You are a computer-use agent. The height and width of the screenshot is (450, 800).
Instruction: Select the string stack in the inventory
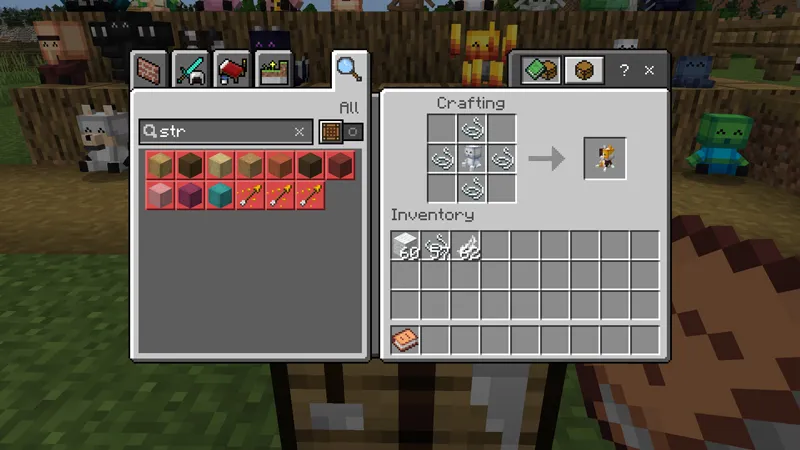coord(436,245)
